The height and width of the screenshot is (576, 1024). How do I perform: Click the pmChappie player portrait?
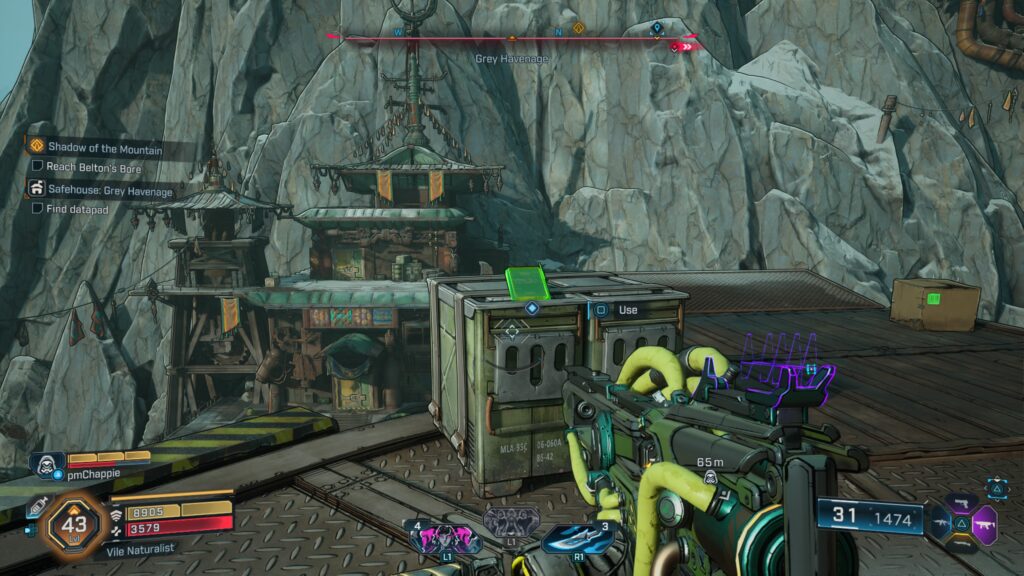pyautogui.click(x=47, y=463)
